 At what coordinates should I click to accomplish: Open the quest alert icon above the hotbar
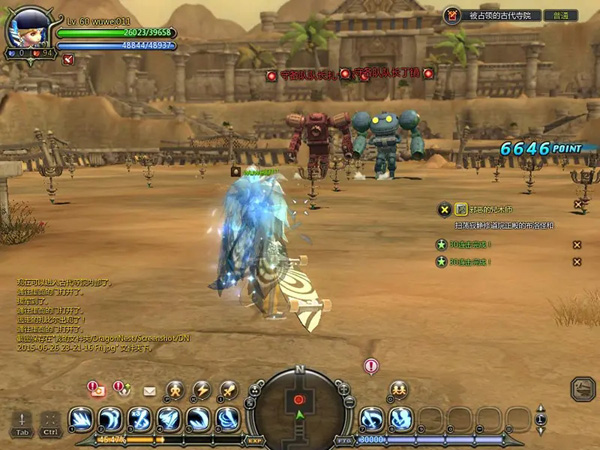coord(97,389)
